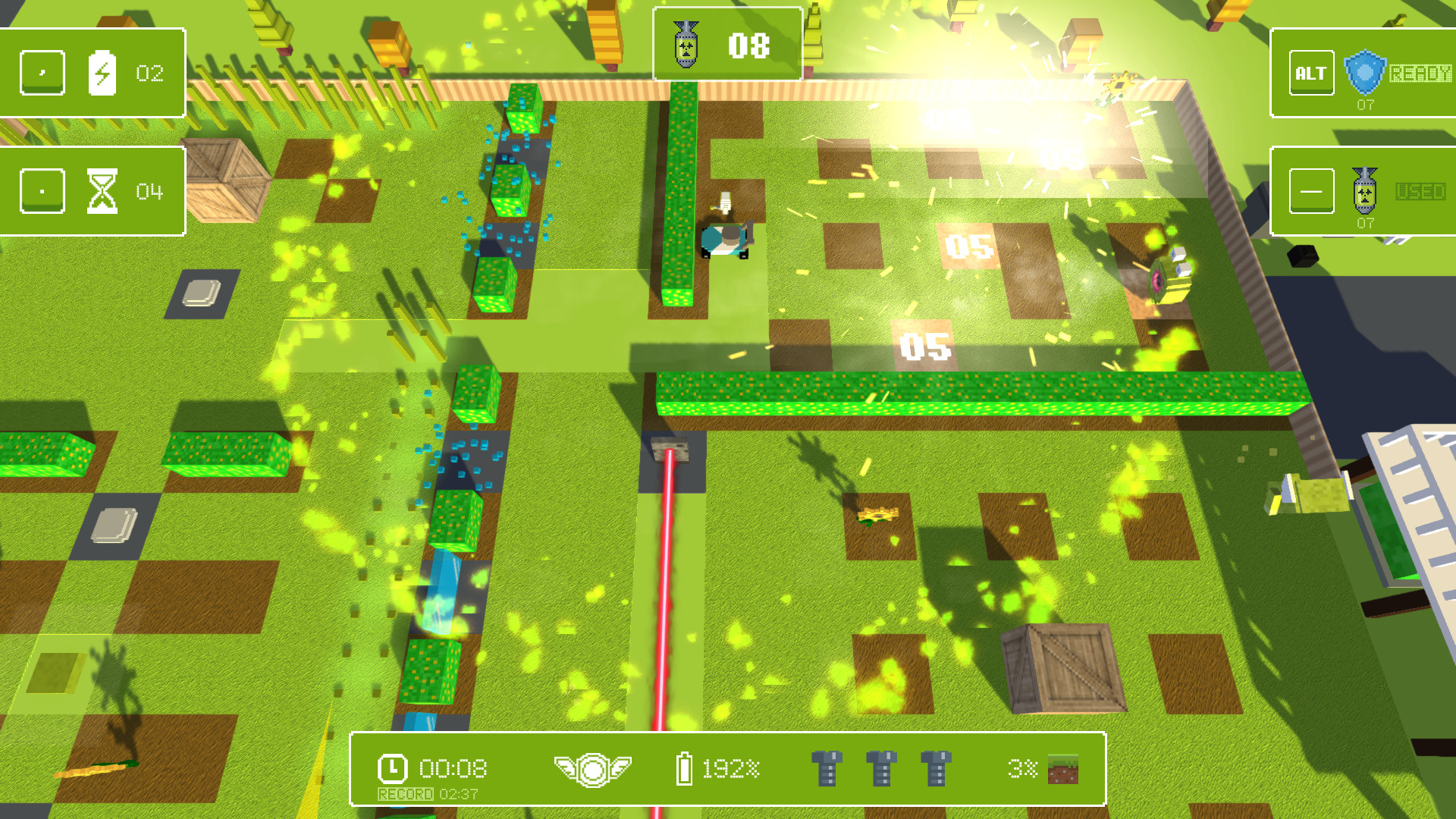Toggle the ALT keybind for the shield ability
Screen dimensions: 1456x819
1311,72
